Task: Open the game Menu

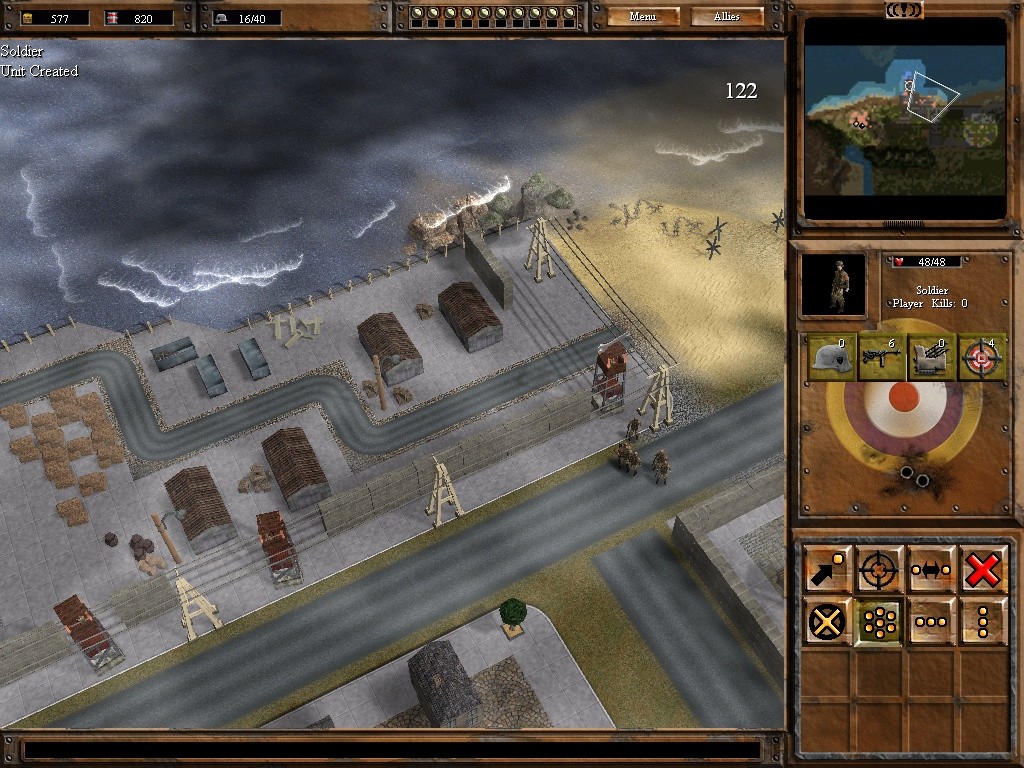Action: click(x=643, y=17)
